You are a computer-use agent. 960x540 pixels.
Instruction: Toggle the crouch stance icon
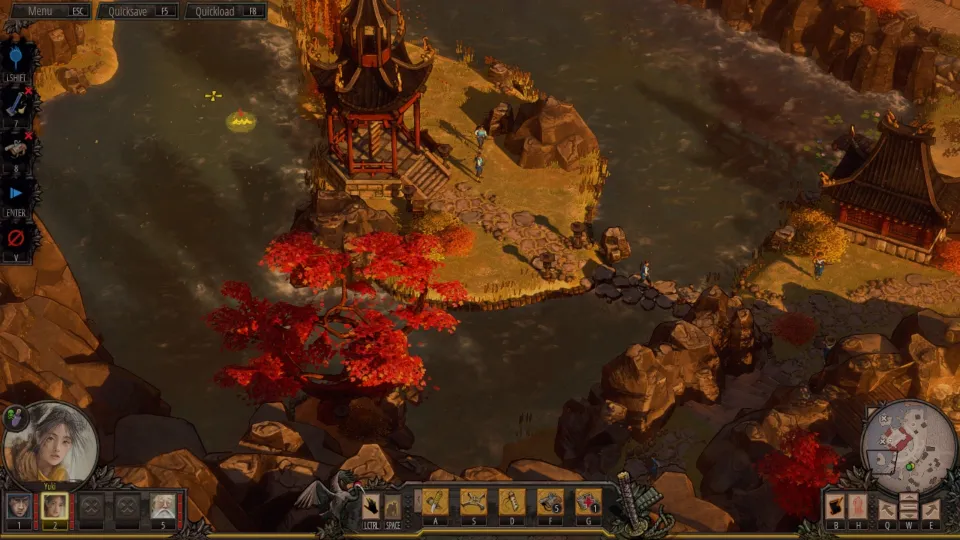(x=393, y=506)
